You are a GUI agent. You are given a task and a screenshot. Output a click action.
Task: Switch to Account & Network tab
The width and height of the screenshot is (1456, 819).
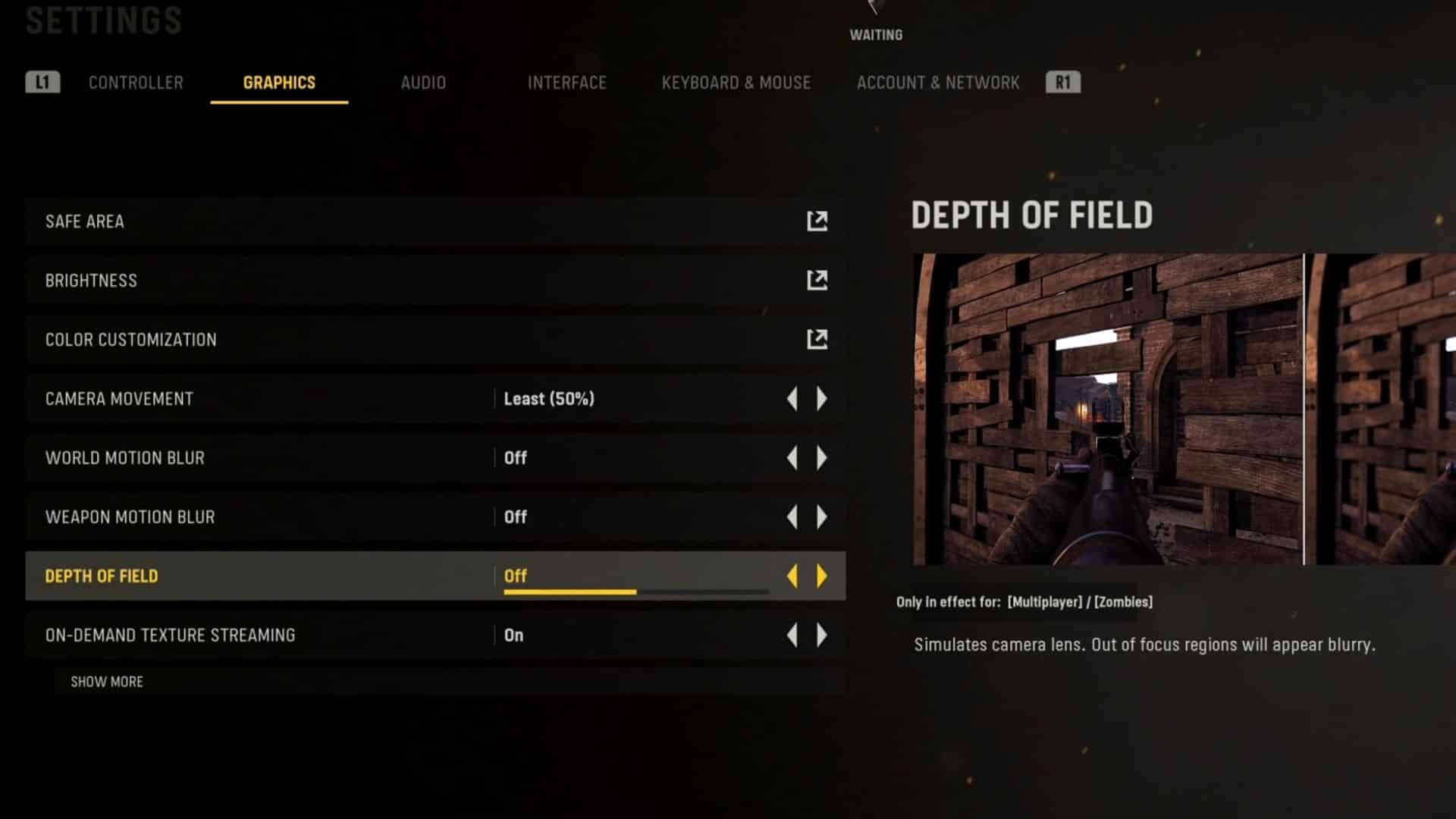click(x=937, y=83)
